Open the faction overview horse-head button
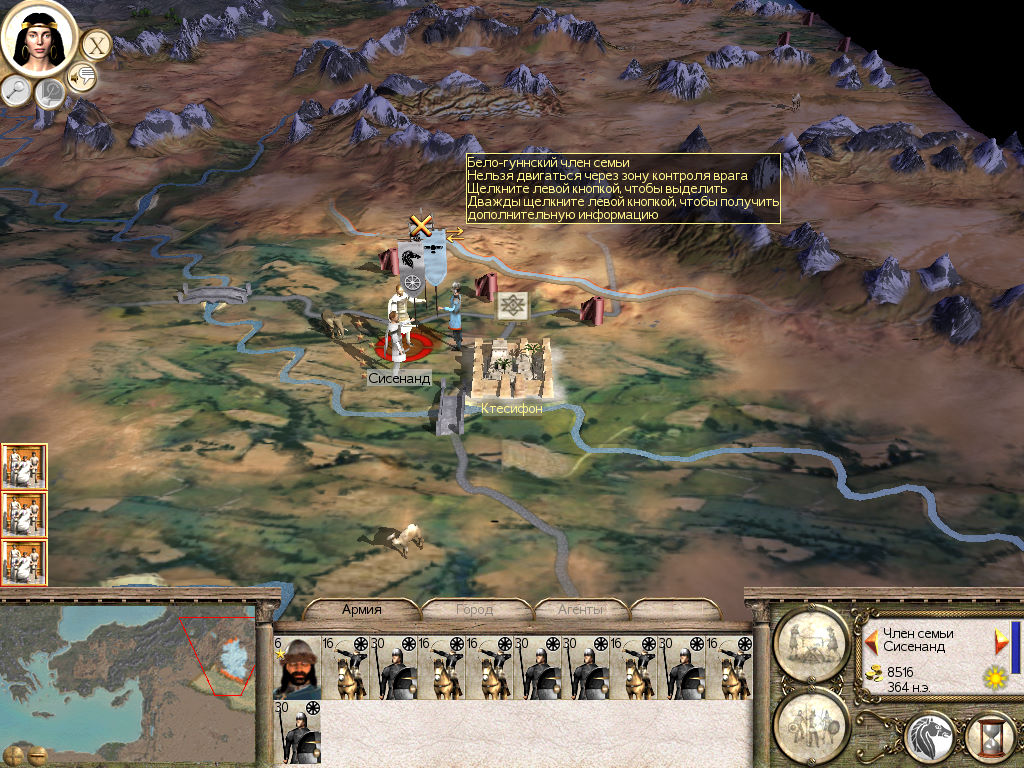 tap(930, 738)
